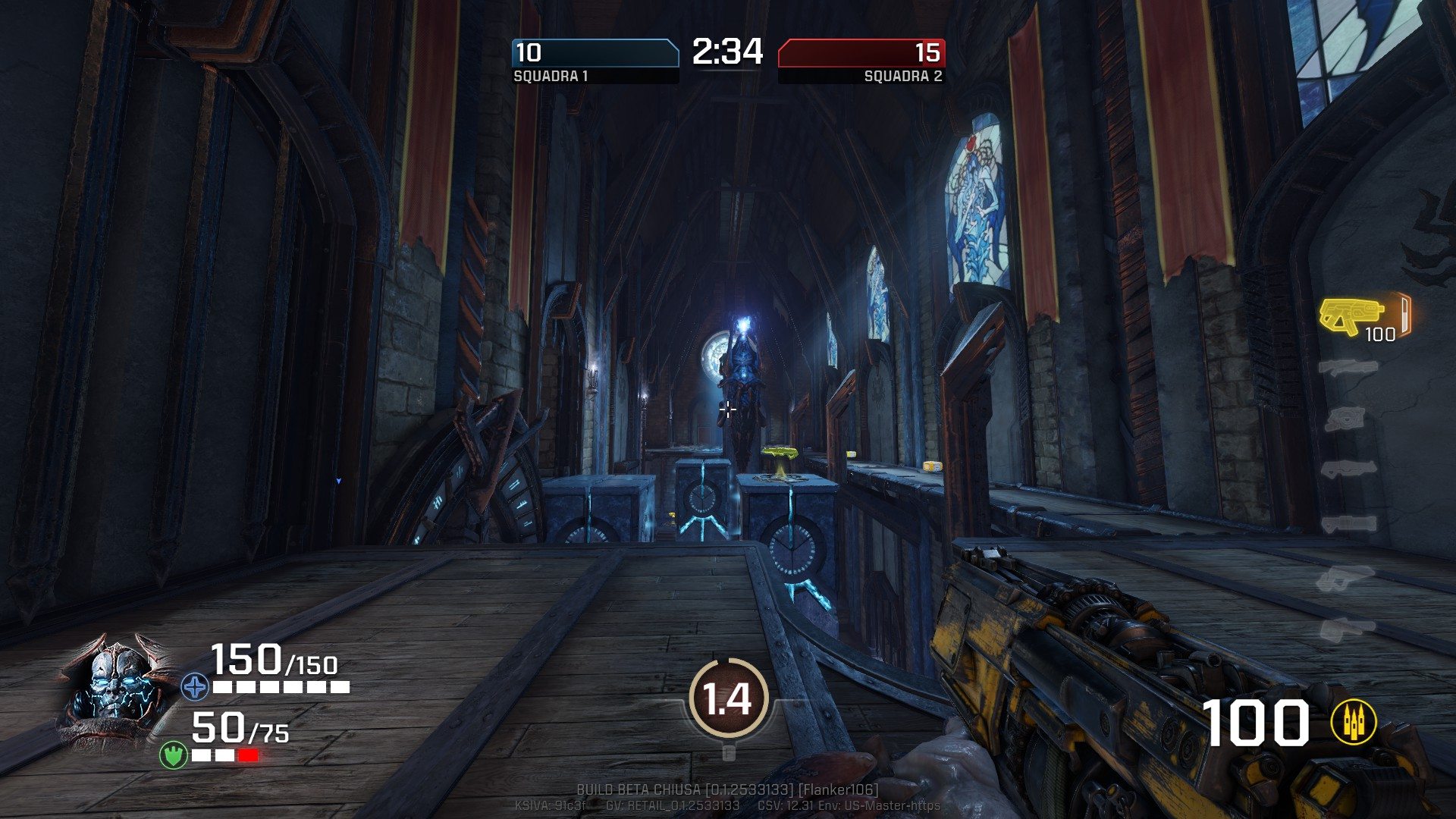Click the green armor icon
1456x819 pixels.
[173, 755]
